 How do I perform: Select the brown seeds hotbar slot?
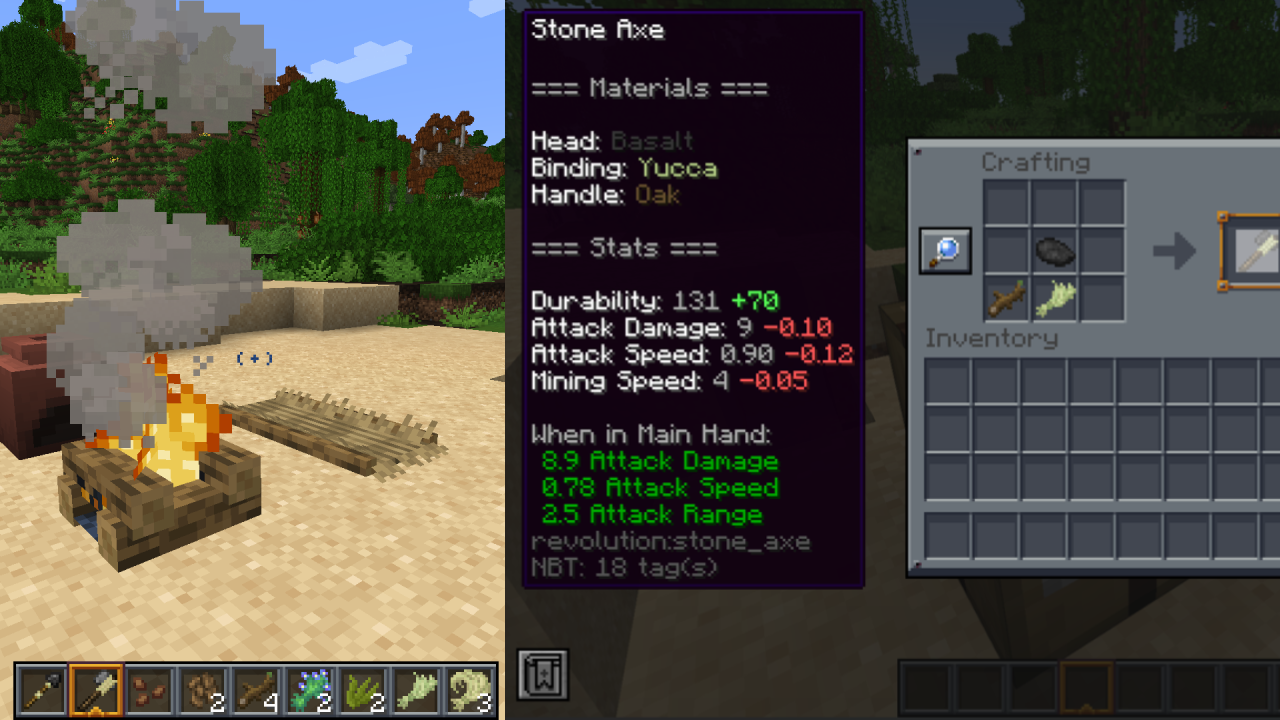149,689
